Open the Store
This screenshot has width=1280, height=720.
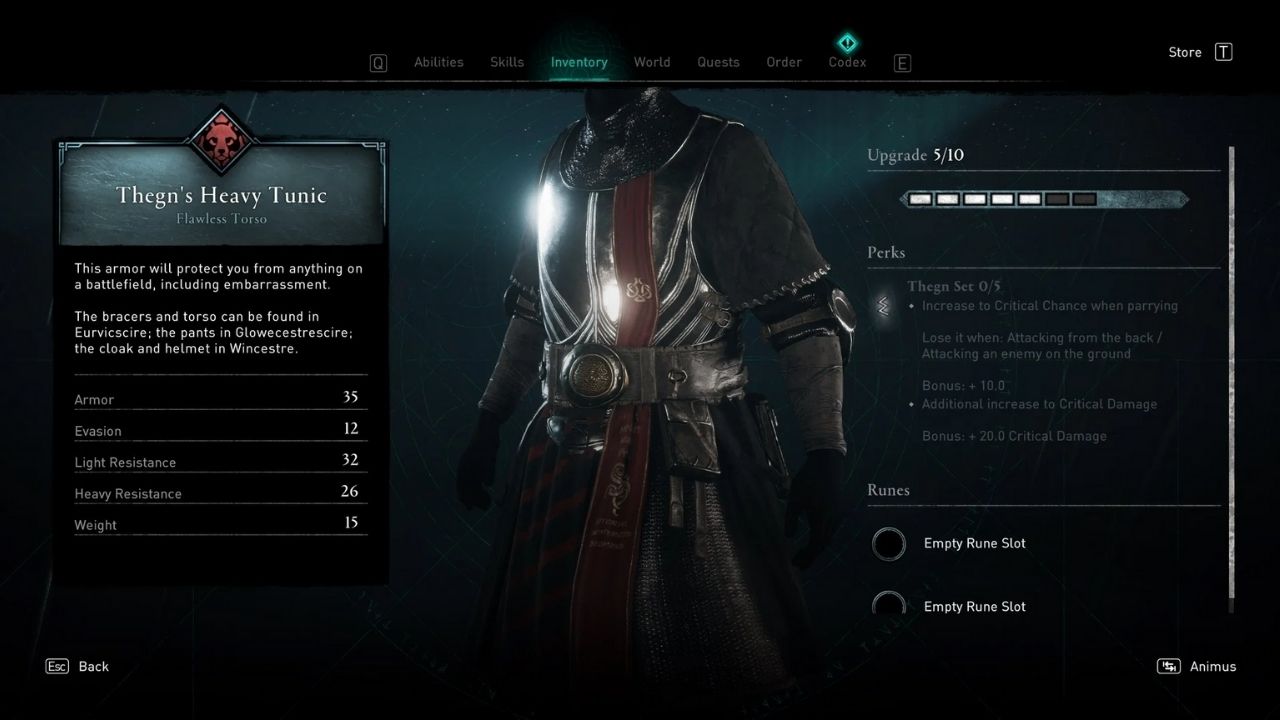1184,52
